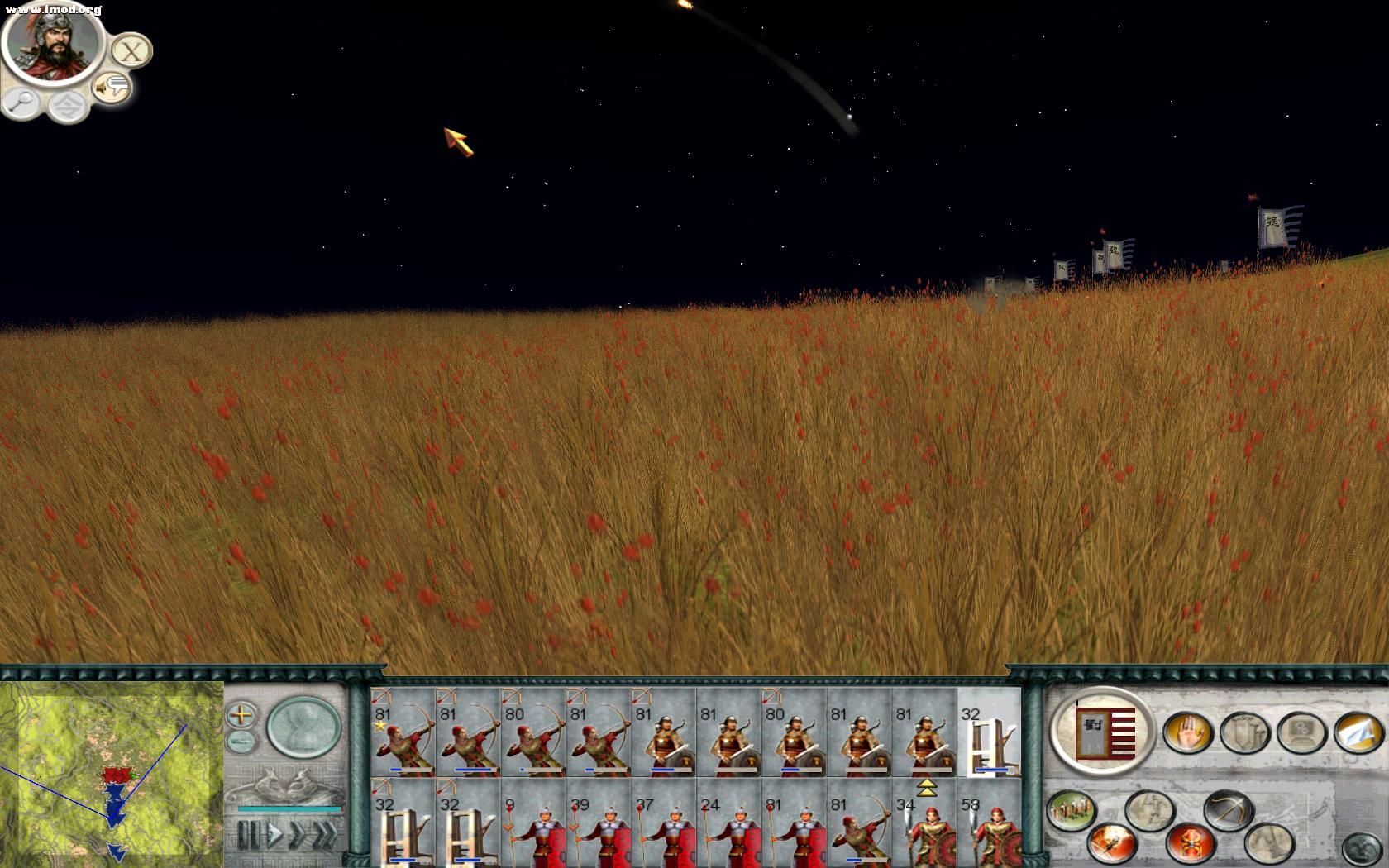Toggle the advisor speech and sound button

point(112,86)
